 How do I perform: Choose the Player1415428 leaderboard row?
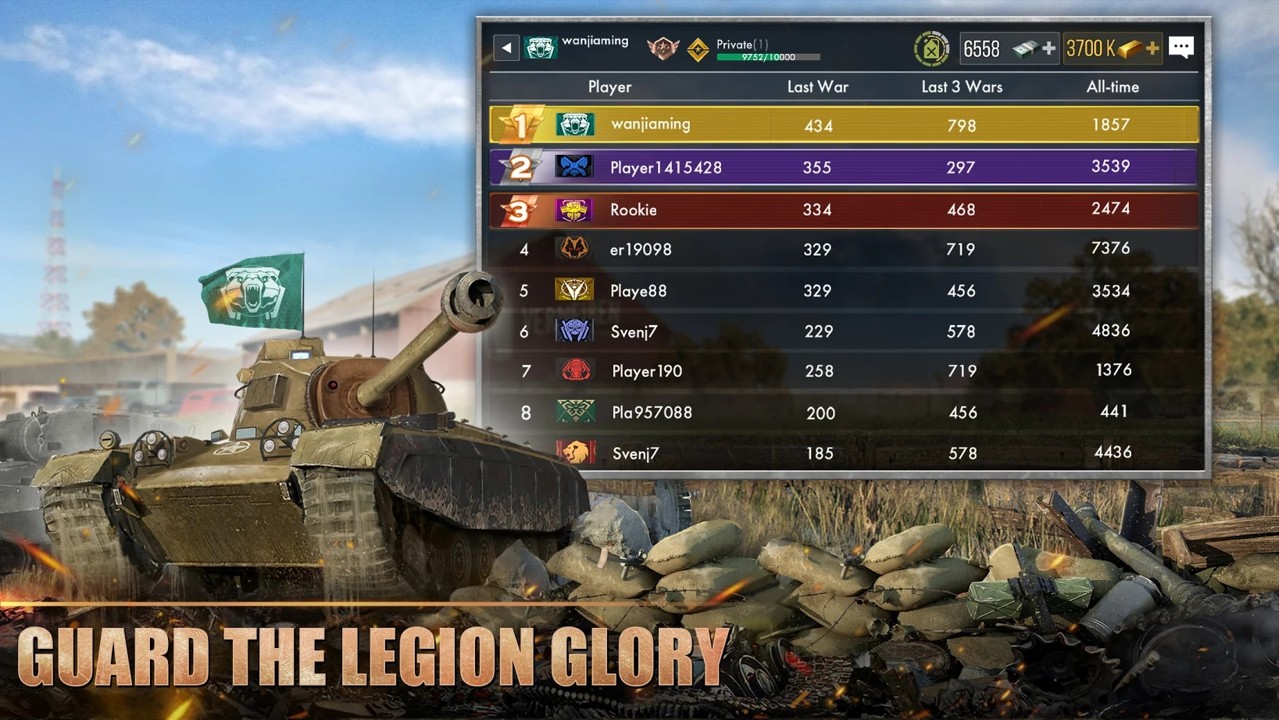pyautogui.click(x=844, y=167)
